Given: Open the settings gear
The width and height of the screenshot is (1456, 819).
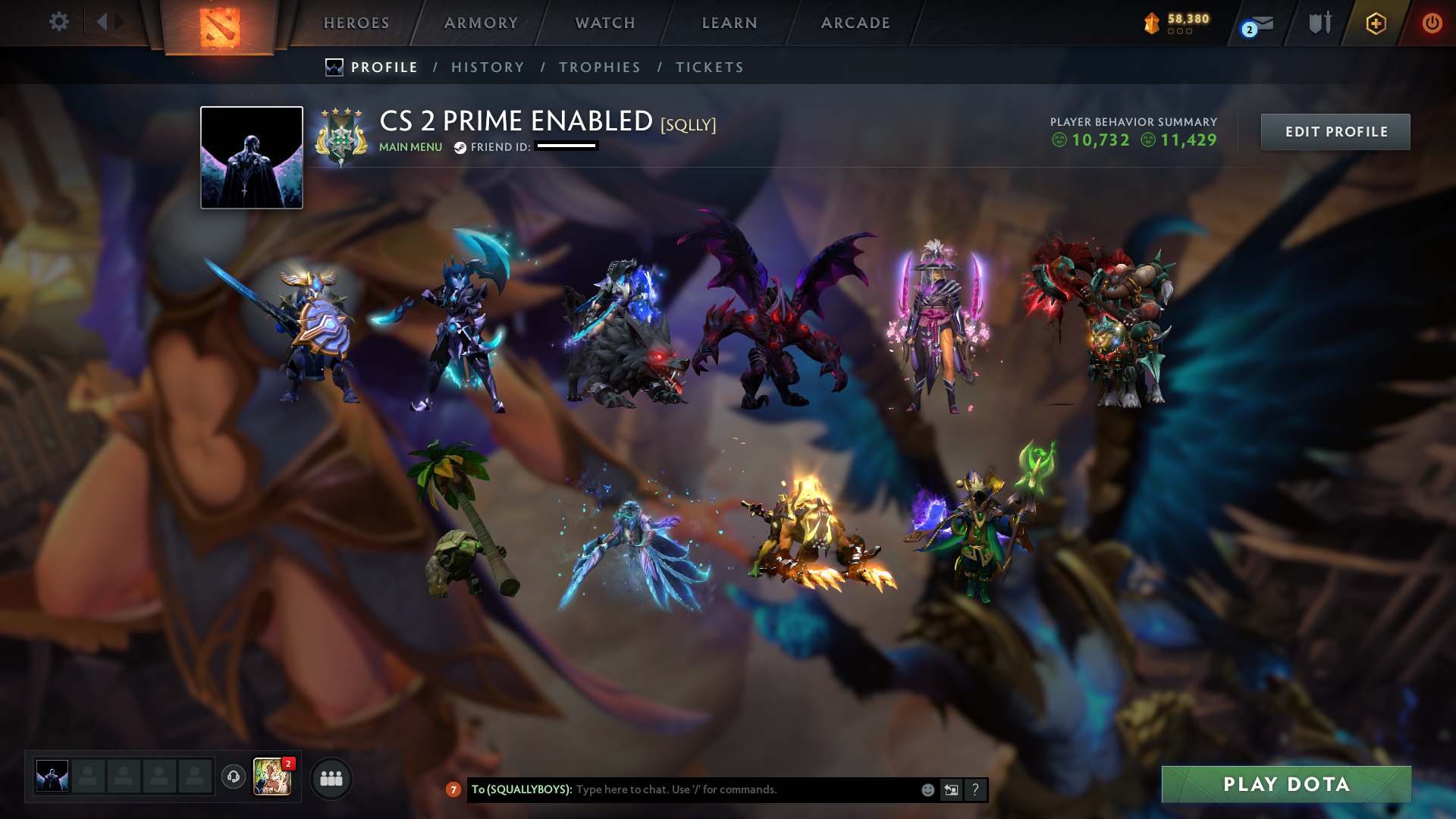Looking at the screenshot, I should click(59, 22).
